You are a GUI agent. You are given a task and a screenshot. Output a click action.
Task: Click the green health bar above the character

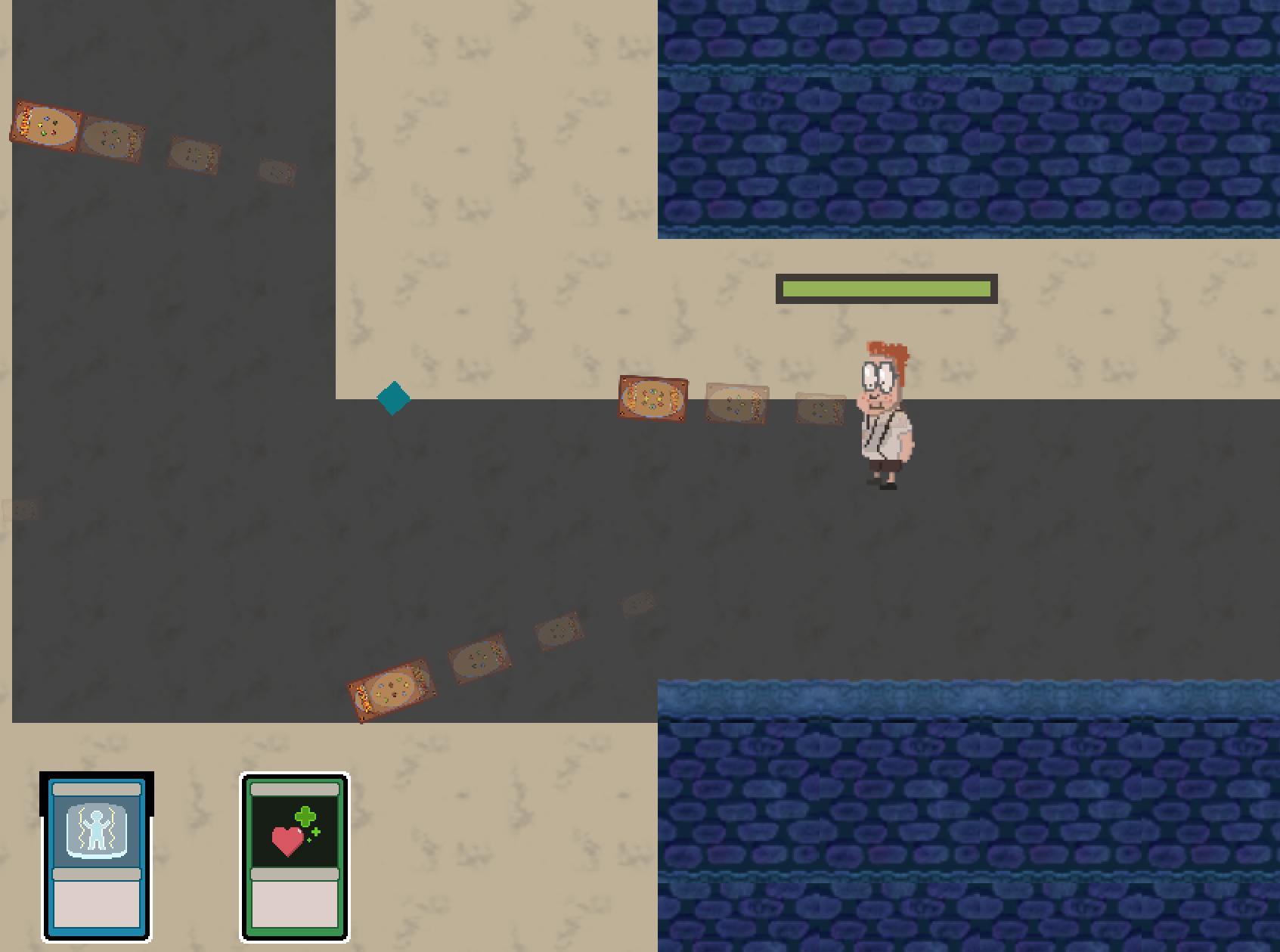[886, 288]
